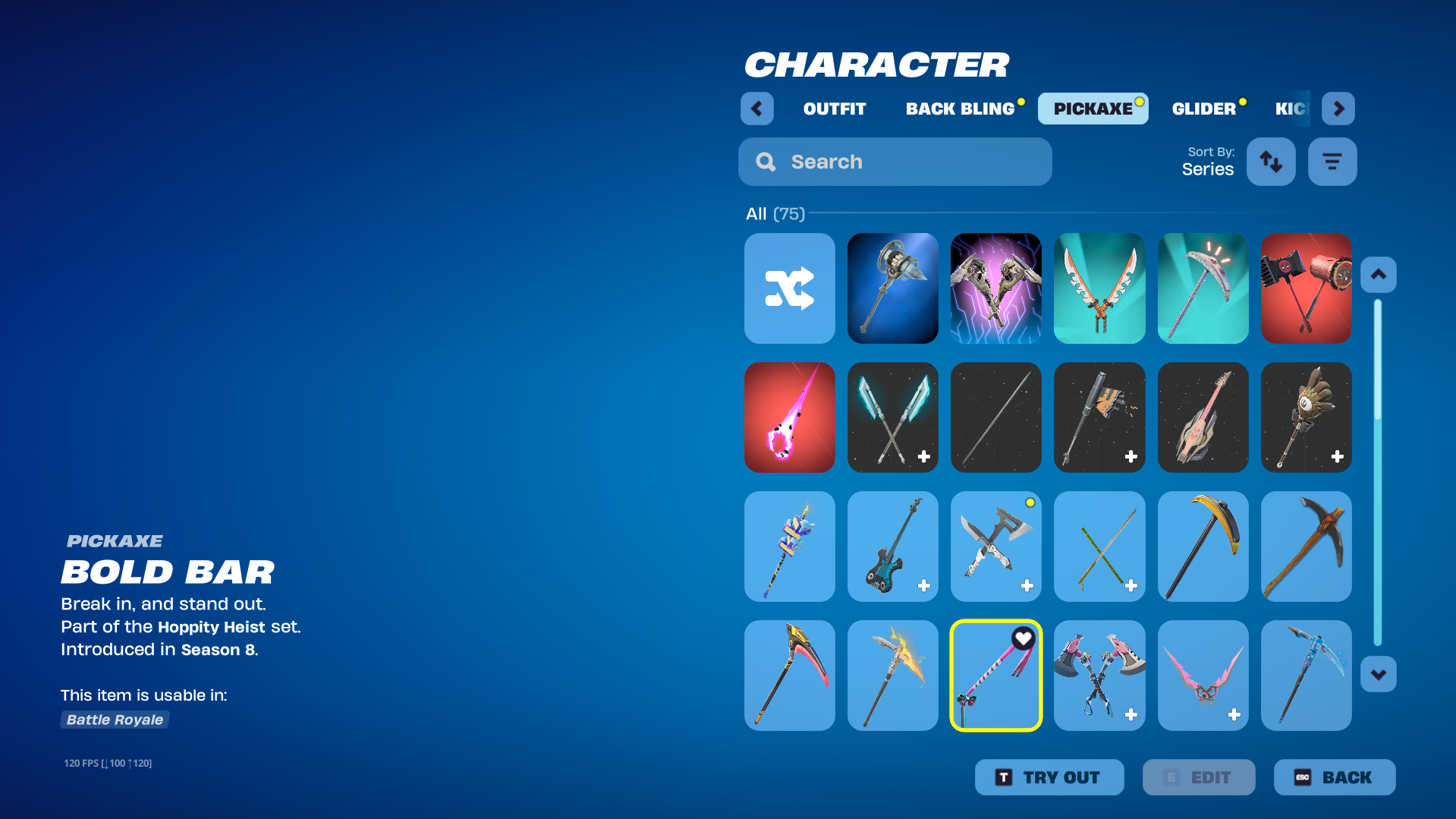Click the pickaxe Search field
Image resolution: width=1456 pixels, height=819 pixels.
coord(895,162)
